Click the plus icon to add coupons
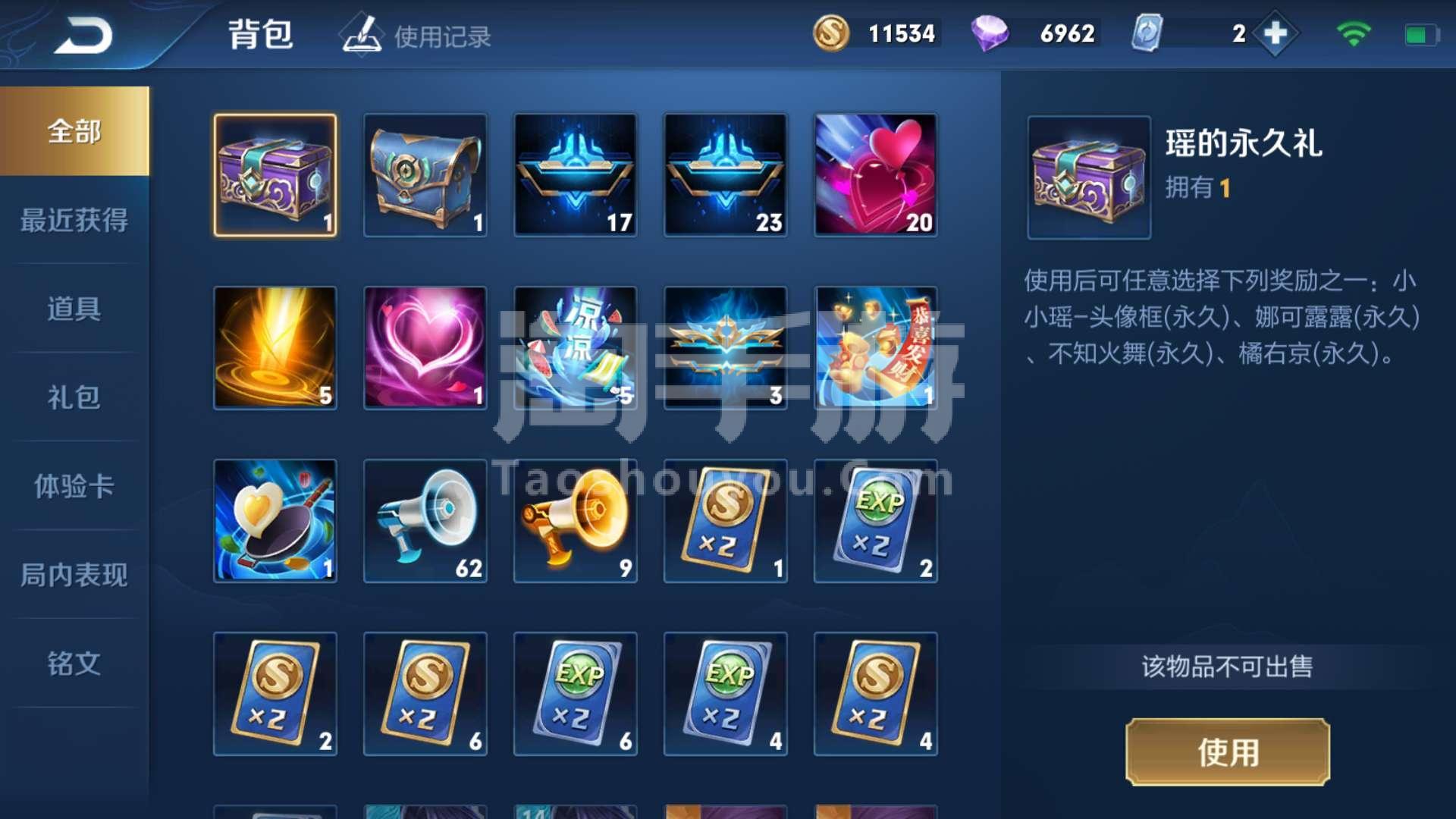 [x=1276, y=33]
